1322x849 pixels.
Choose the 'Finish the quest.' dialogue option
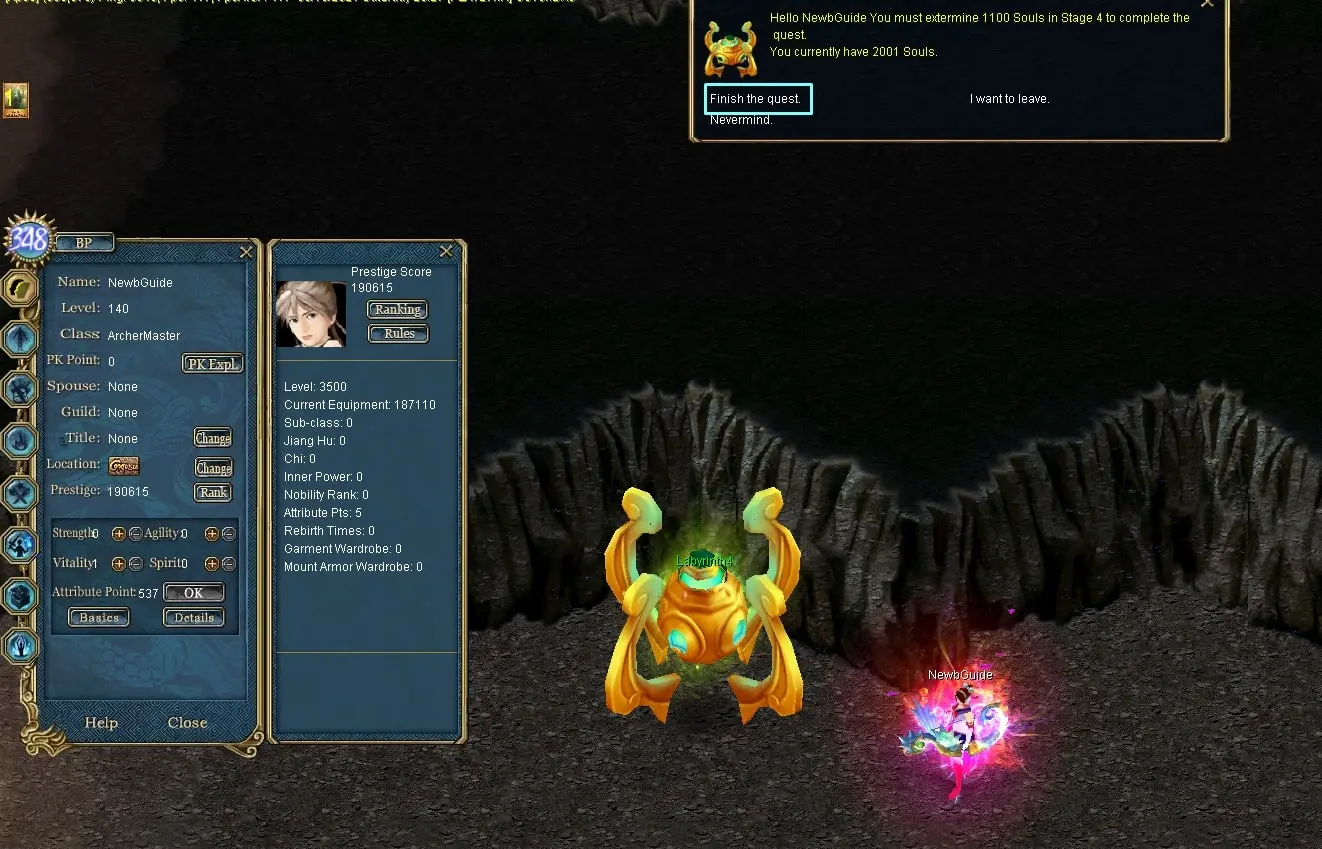click(x=756, y=99)
